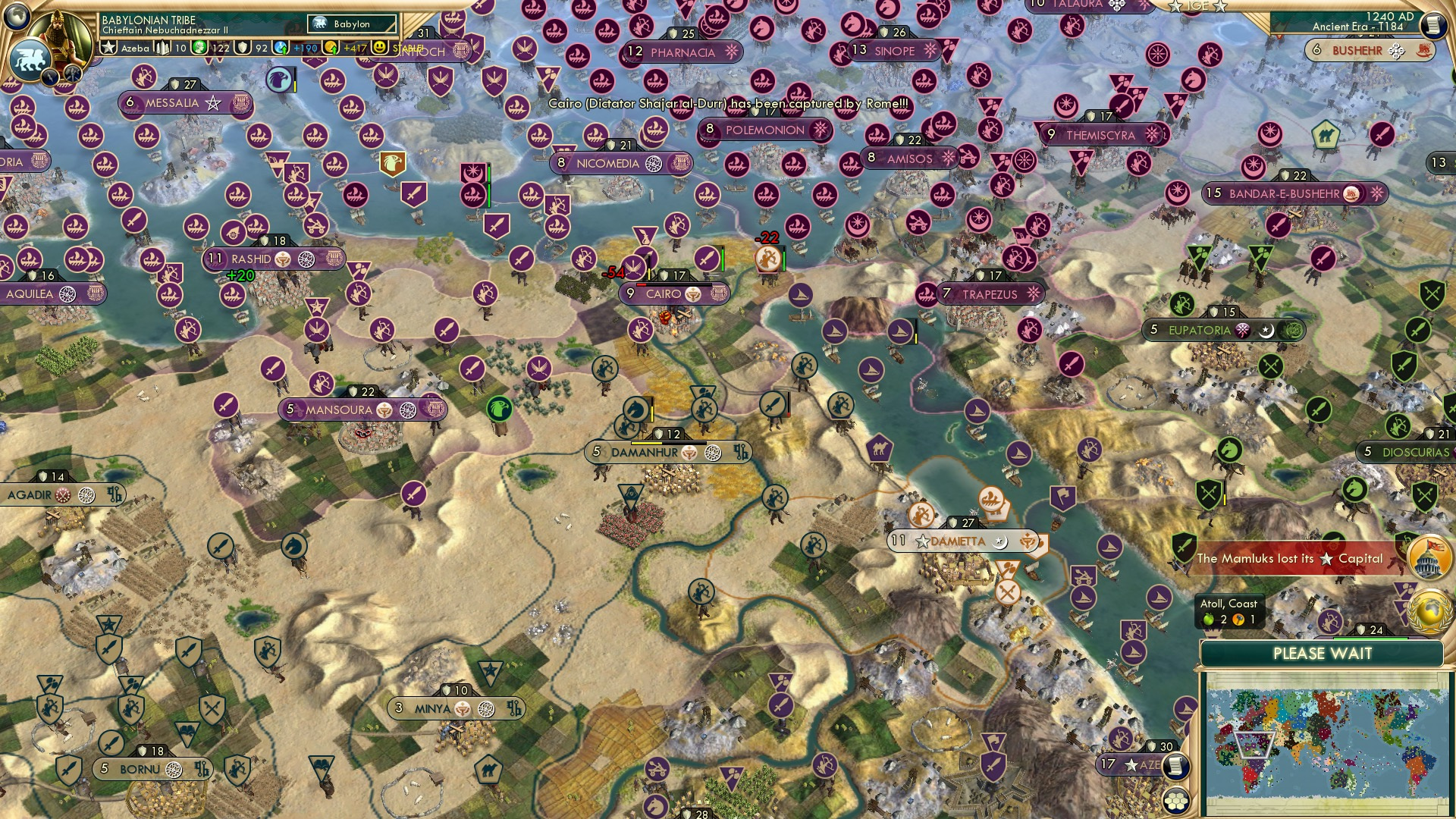Click the city count buildings icon
Screen dimensions: 1456x819
162,47
